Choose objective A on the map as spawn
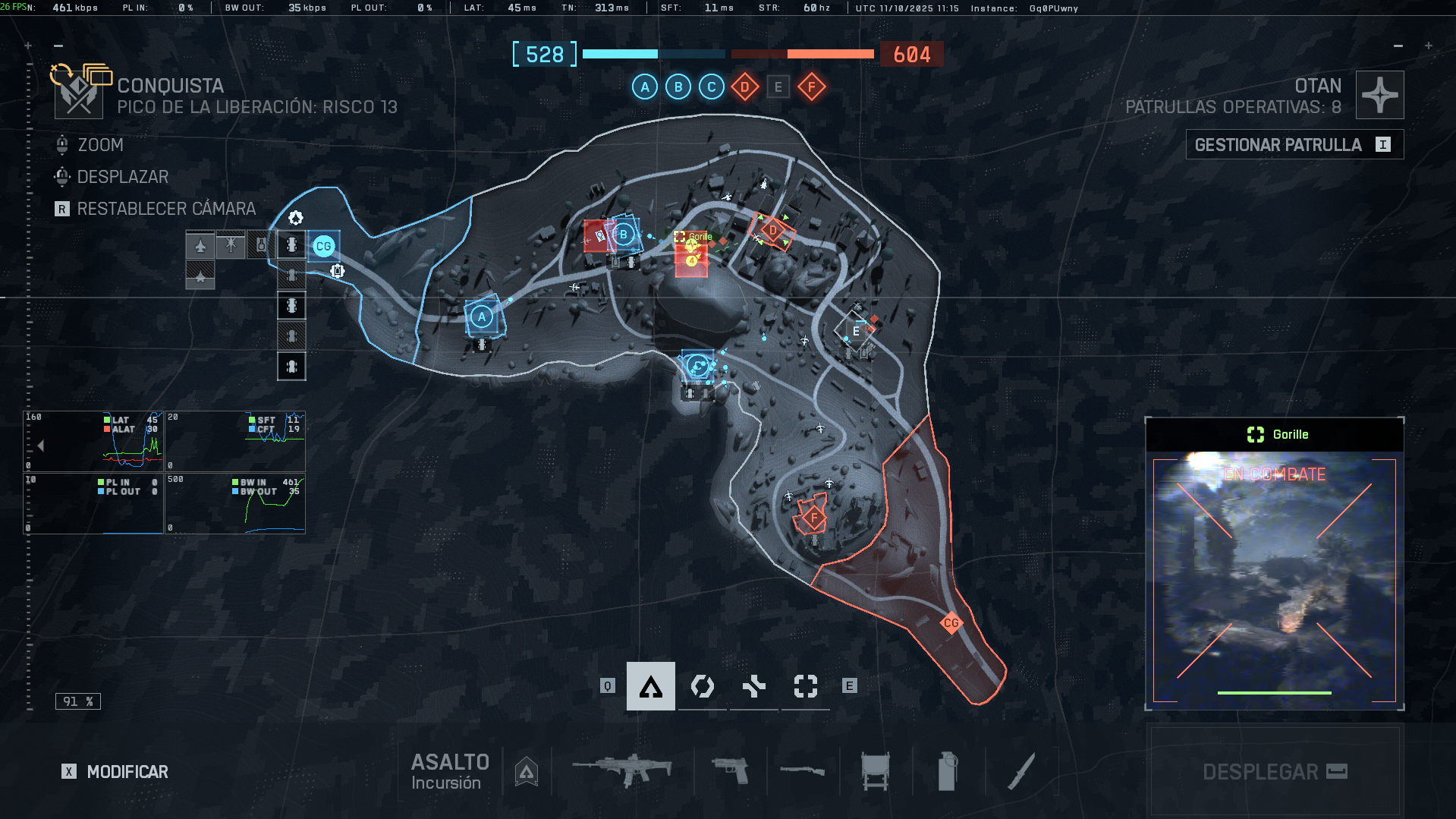The image size is (1456, 819). click(x=482, y=317)
